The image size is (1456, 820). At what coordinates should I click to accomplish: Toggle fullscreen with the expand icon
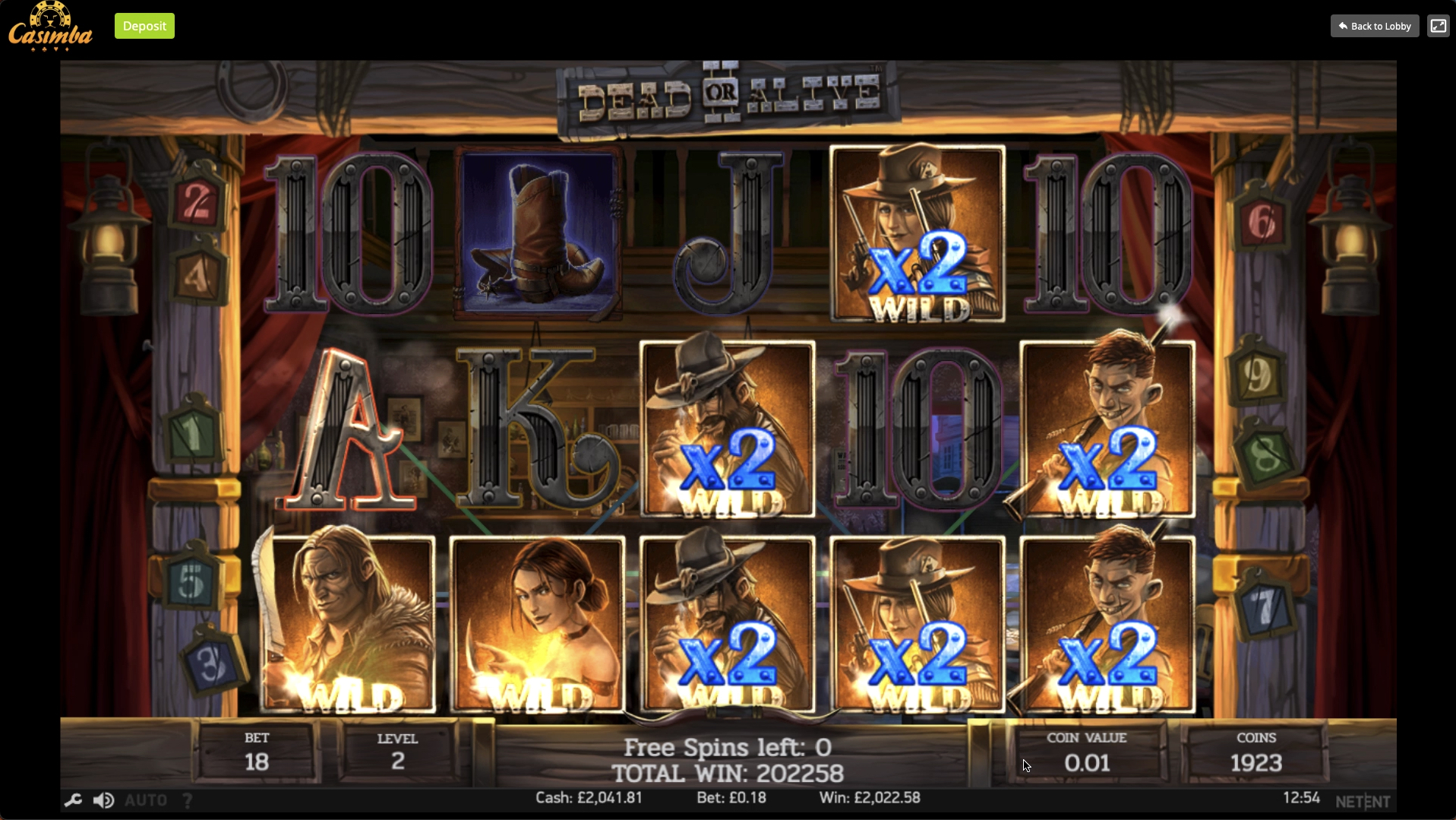coord(1438,26)
